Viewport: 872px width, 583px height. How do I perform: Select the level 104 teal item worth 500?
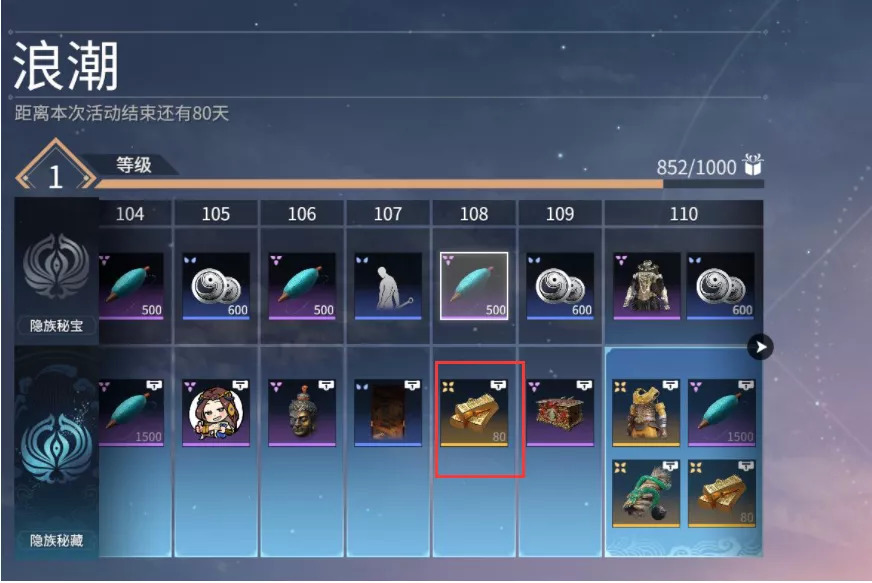coord(130,285)
